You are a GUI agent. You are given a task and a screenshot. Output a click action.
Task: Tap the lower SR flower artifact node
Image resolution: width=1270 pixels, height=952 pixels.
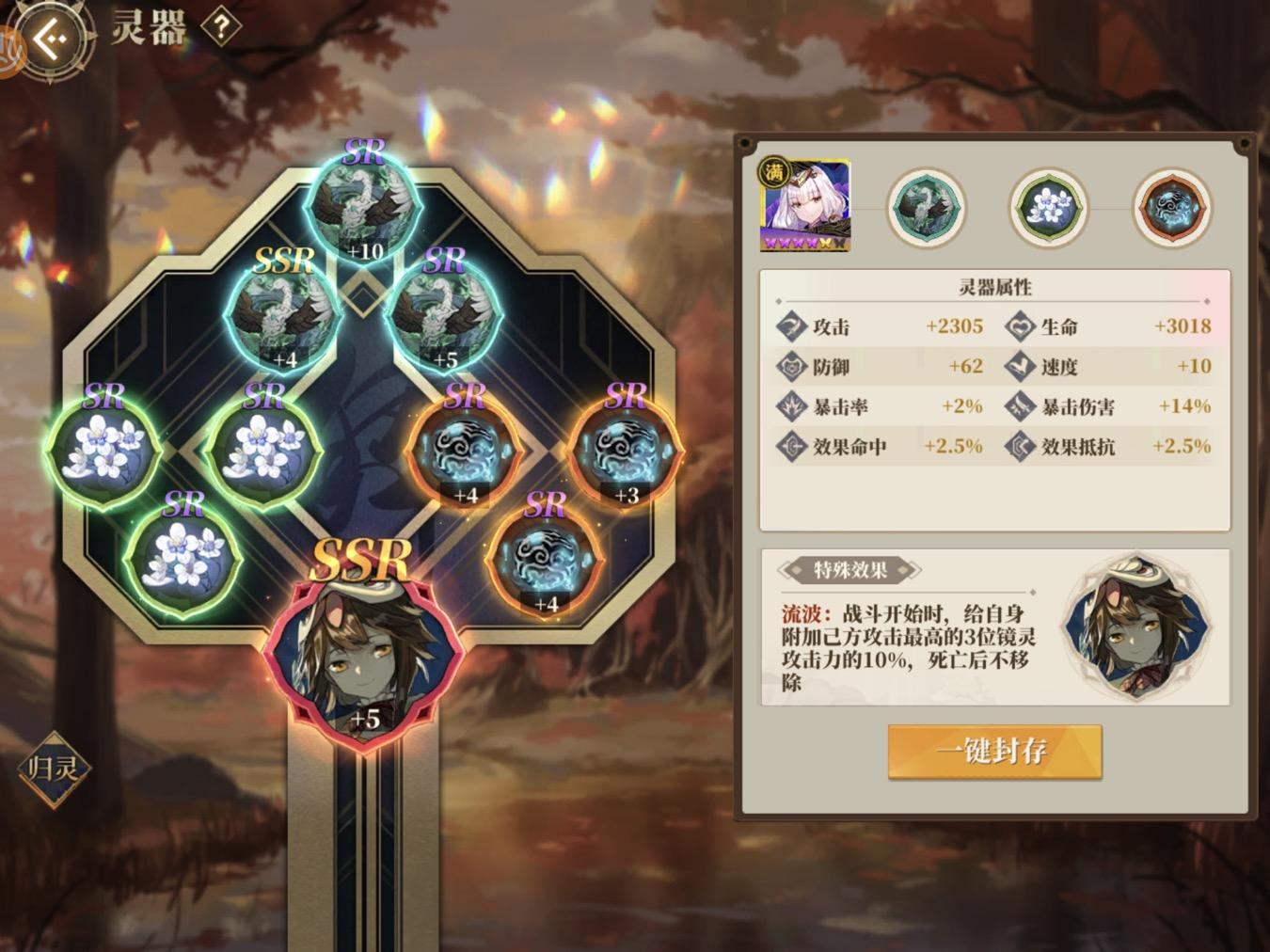pyautogui.click(x=184, y=555)
